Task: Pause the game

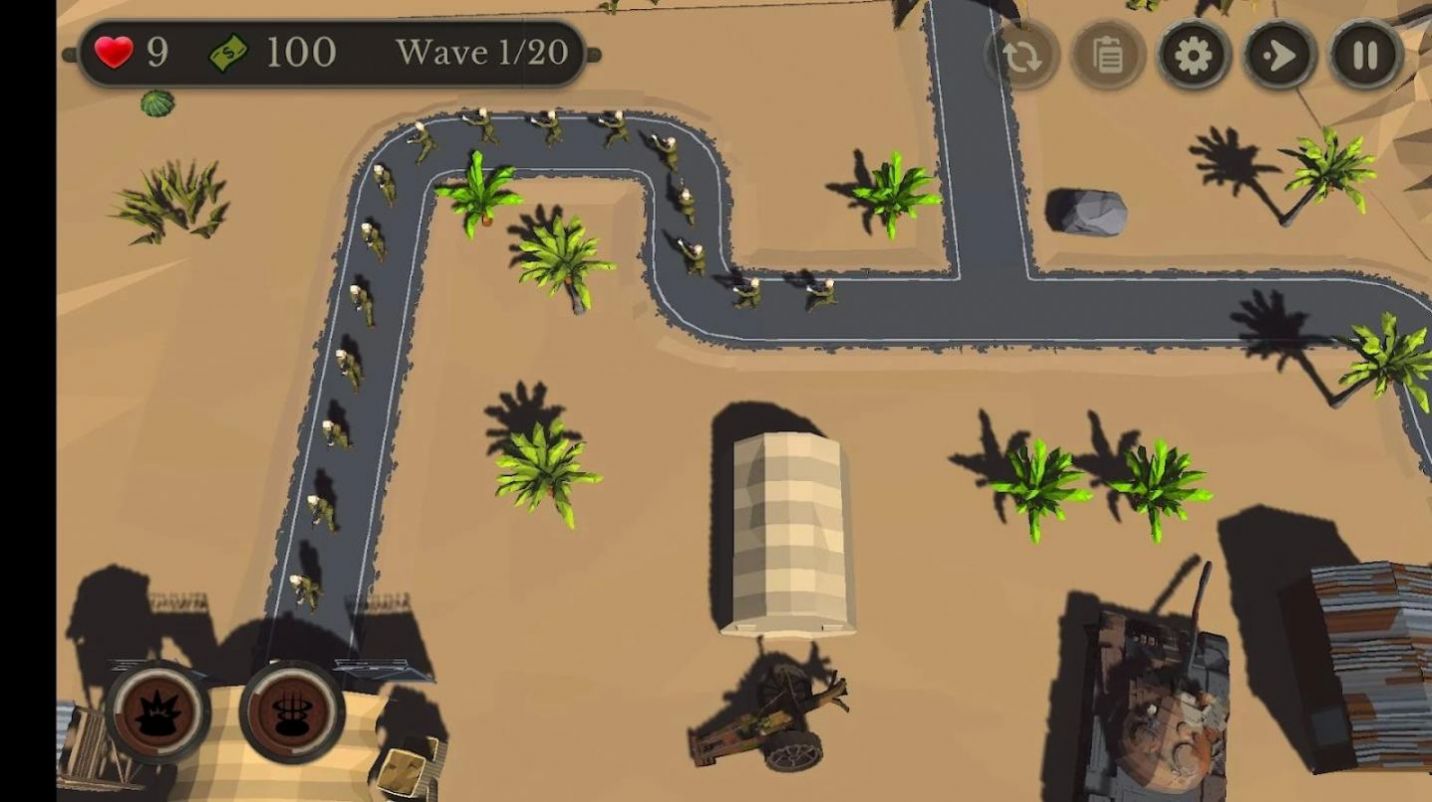Action: coord(1366,55)
